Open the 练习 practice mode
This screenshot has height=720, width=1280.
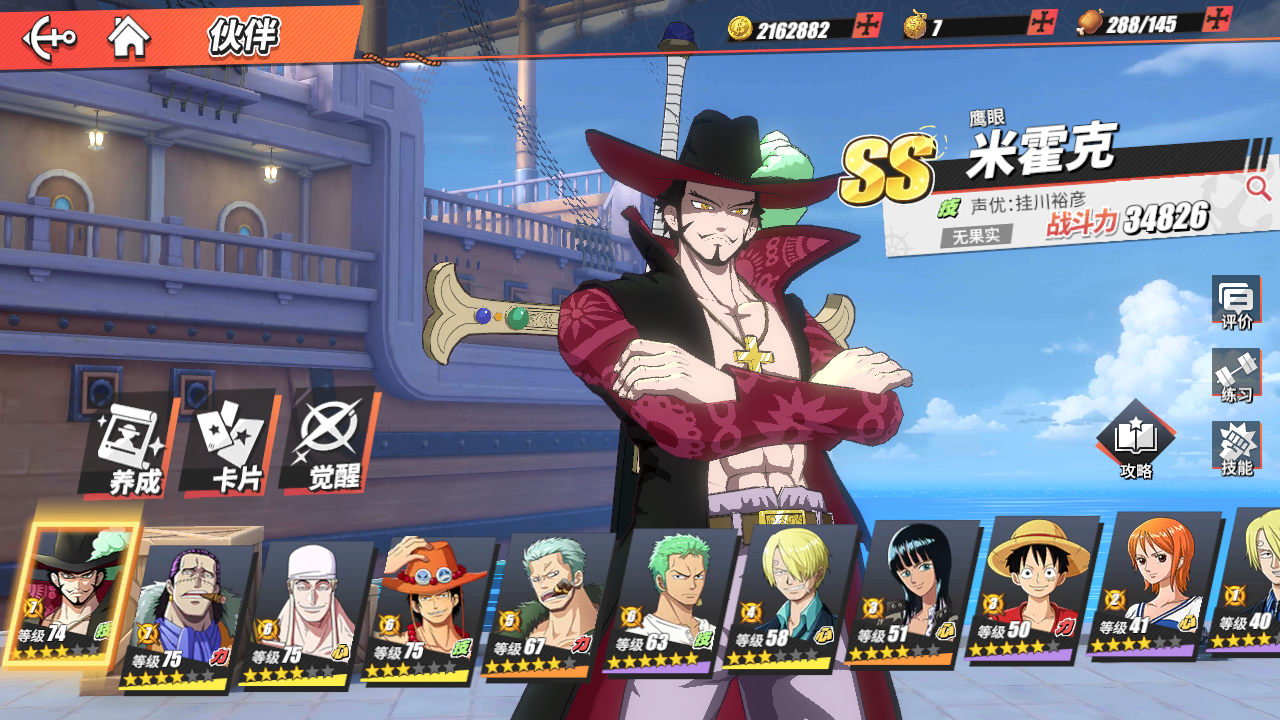[1236, 374]
